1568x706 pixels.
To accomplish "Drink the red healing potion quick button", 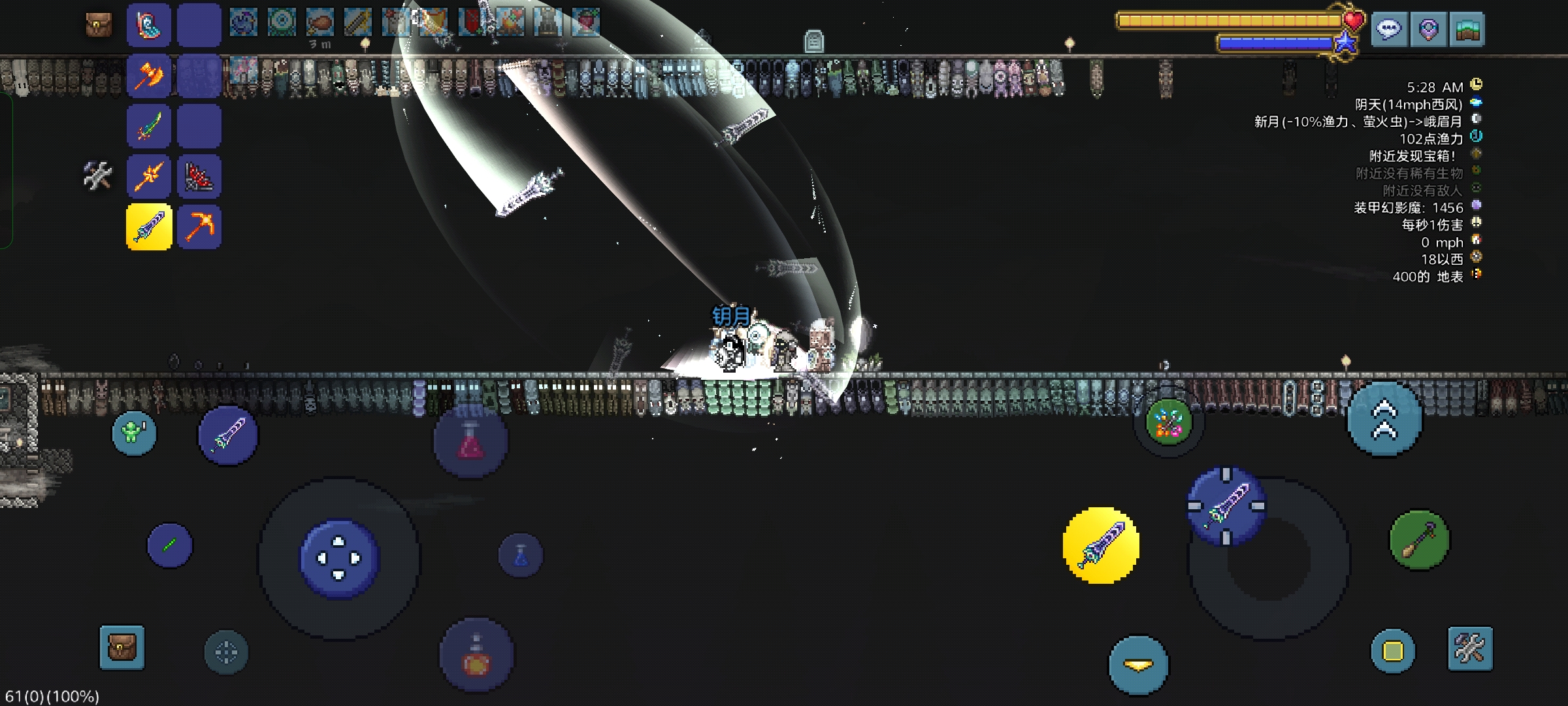I will coord(470,442).
